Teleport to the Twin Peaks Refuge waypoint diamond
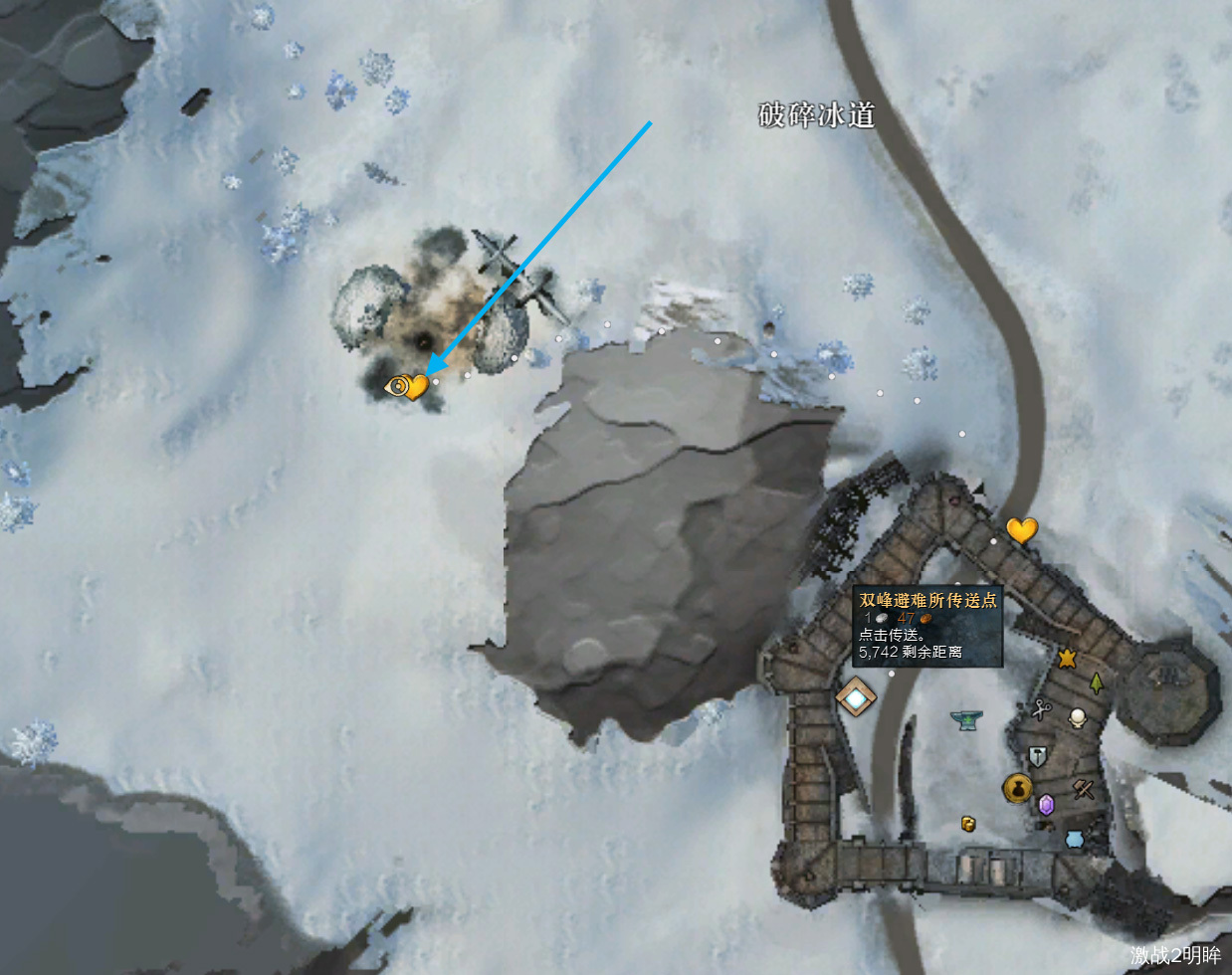 point(855,696)
